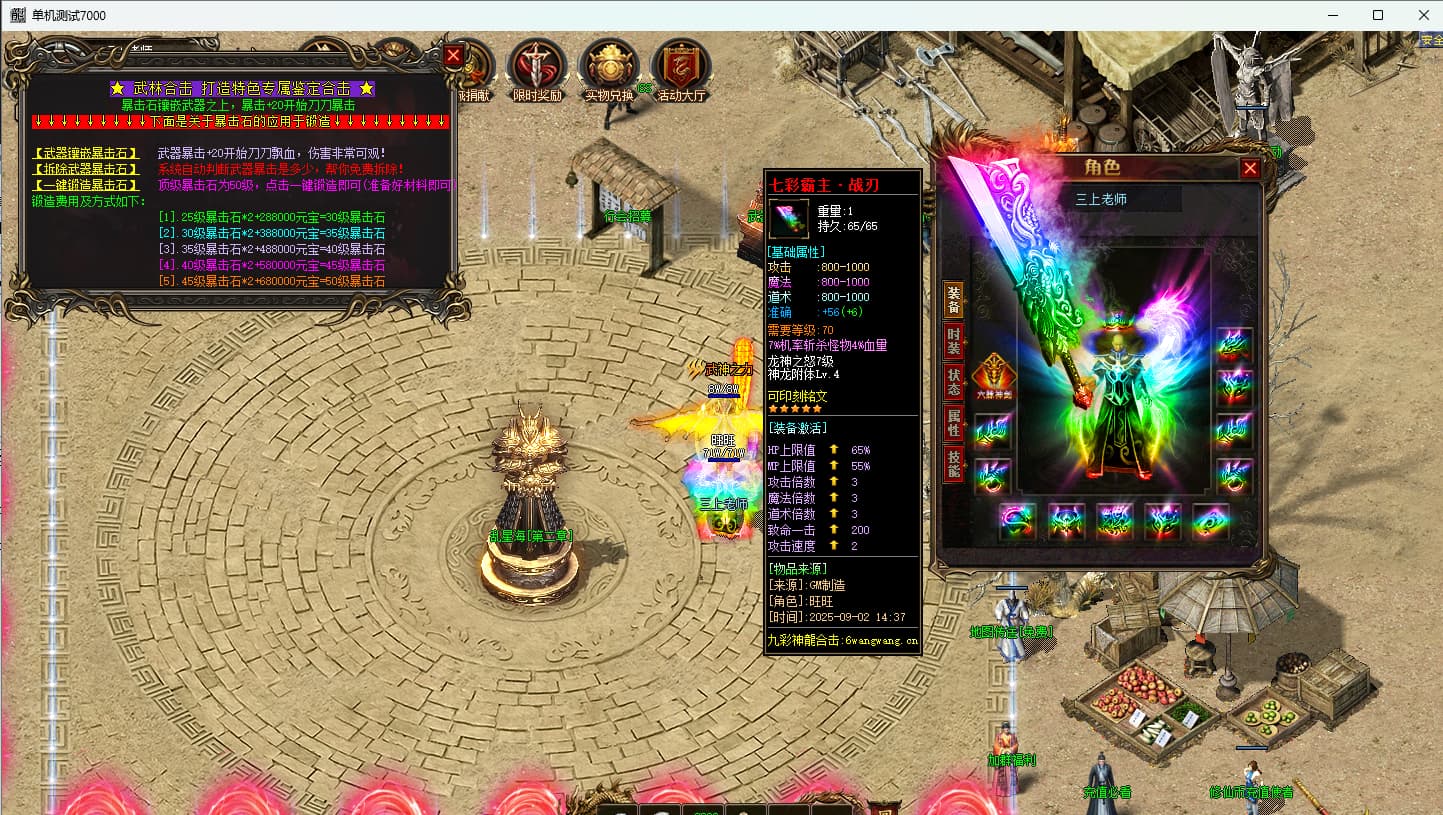
Task: Open the 活动大厅 activity hall
Action: 681,66
